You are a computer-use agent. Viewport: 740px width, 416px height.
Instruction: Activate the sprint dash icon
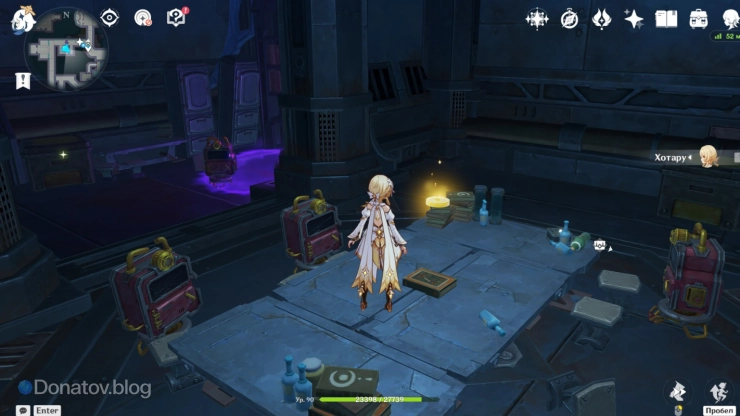[718, 391]
